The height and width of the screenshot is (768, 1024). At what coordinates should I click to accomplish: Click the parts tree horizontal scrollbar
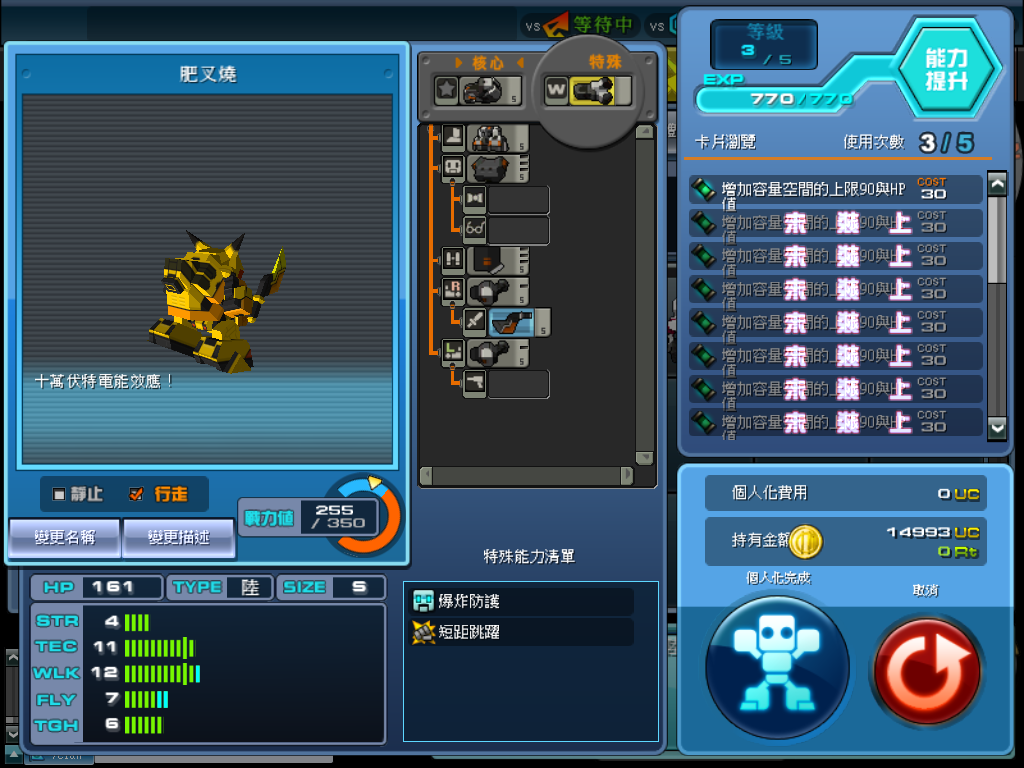point(527,476)
